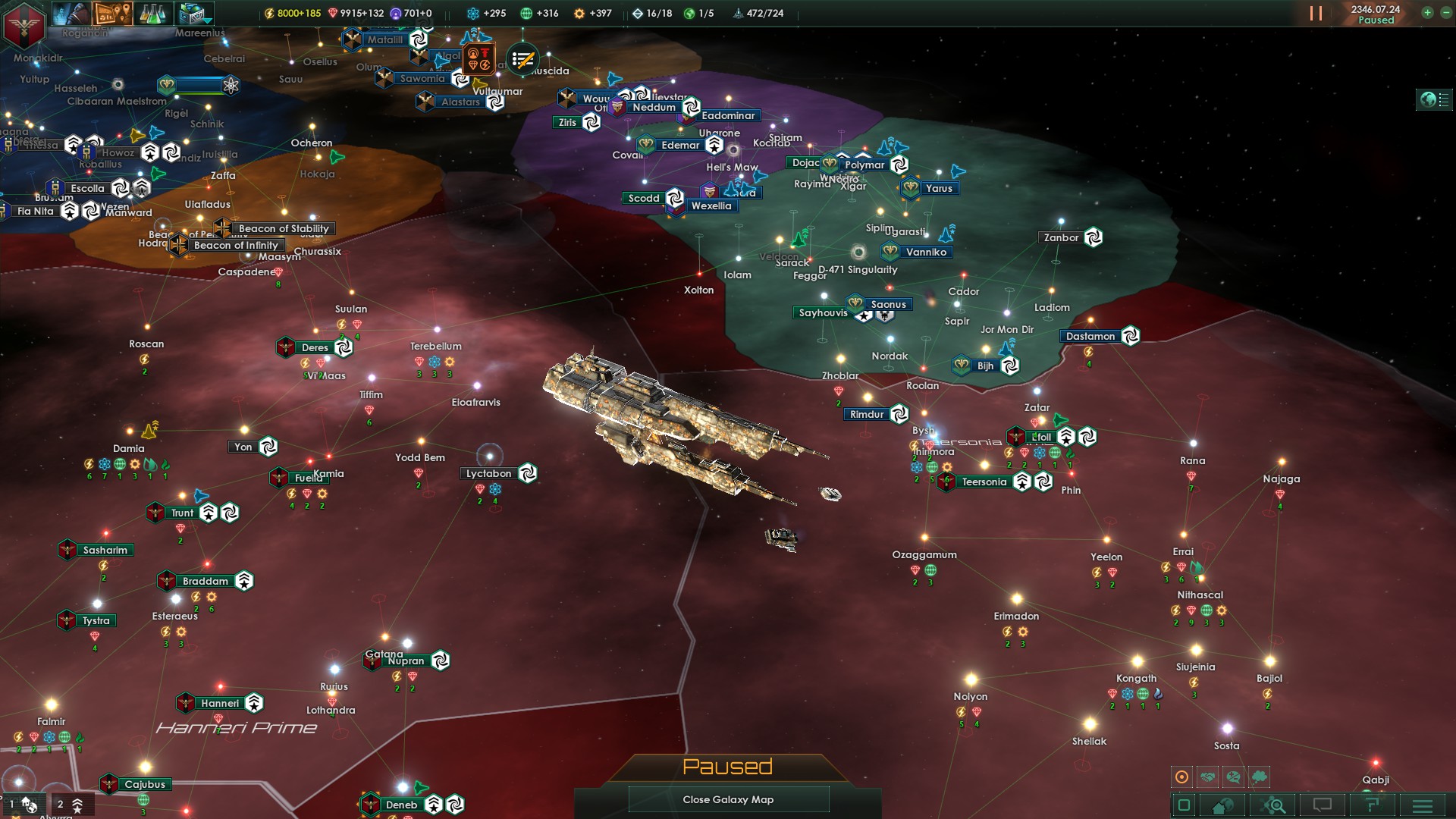Switch to the opinion map mode icon
Image resolution: width=1456 pixels, height=819 pixels.
pyautogui.click(x=1233, y=777)
